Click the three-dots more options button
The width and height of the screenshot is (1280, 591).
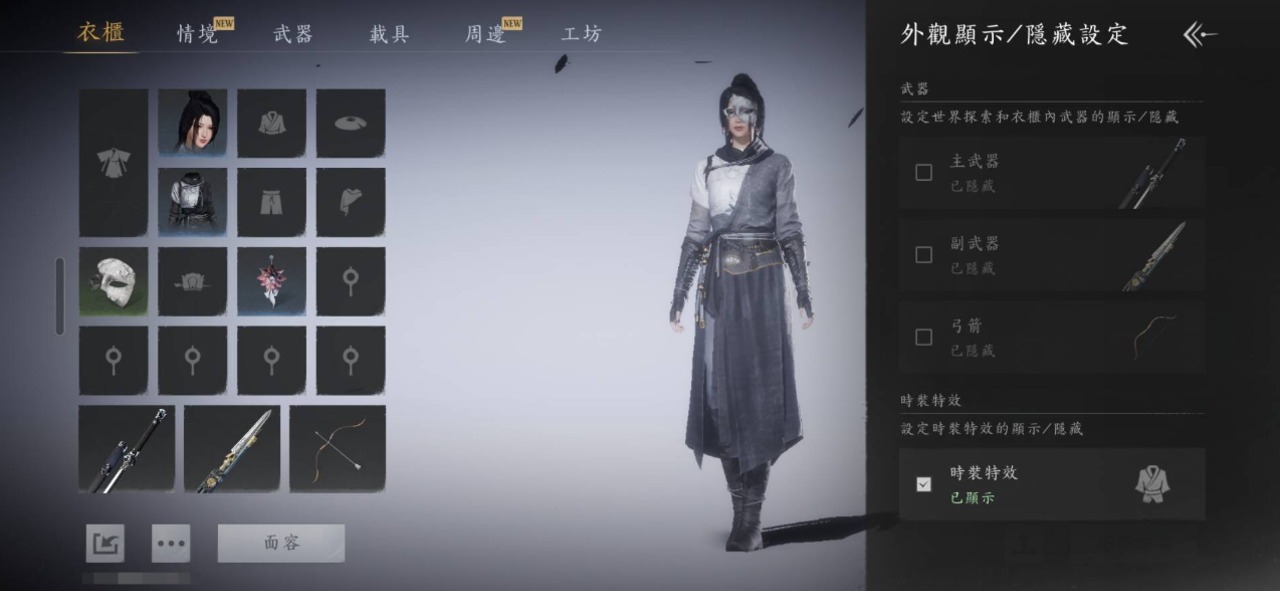pos(171,543)
